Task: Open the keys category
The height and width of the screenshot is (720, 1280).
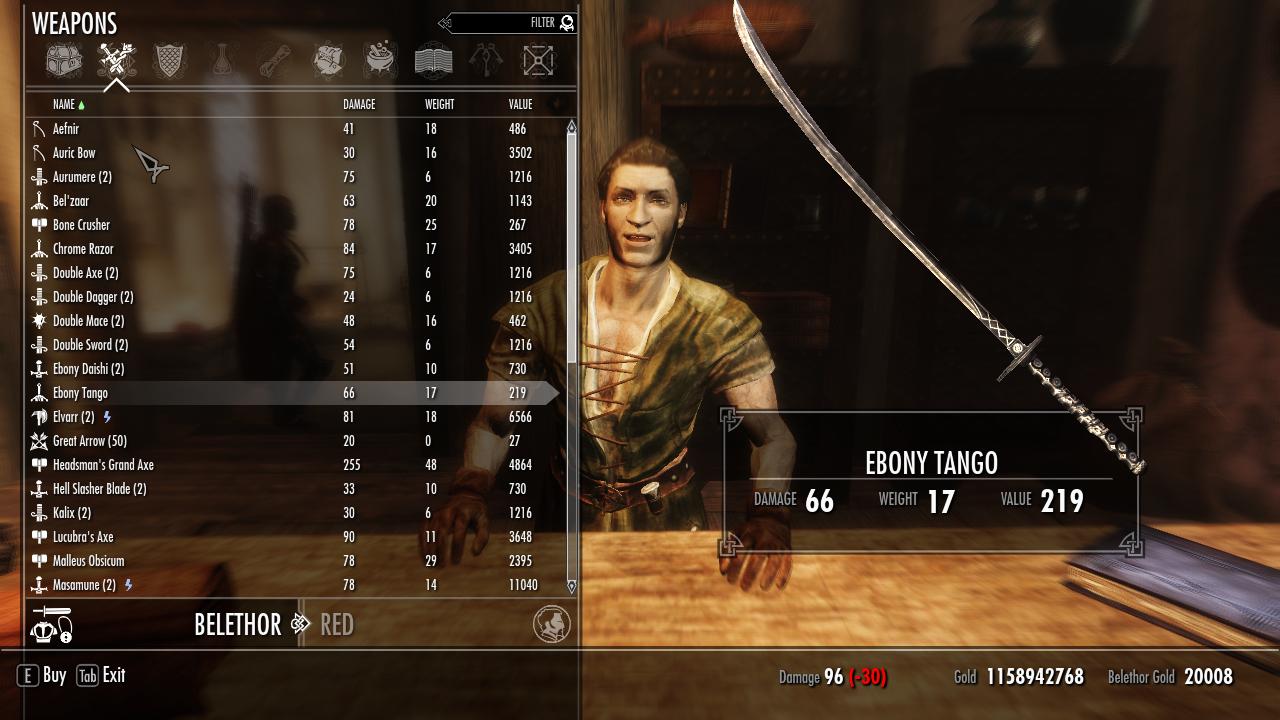Action: [x=486, y=61]
